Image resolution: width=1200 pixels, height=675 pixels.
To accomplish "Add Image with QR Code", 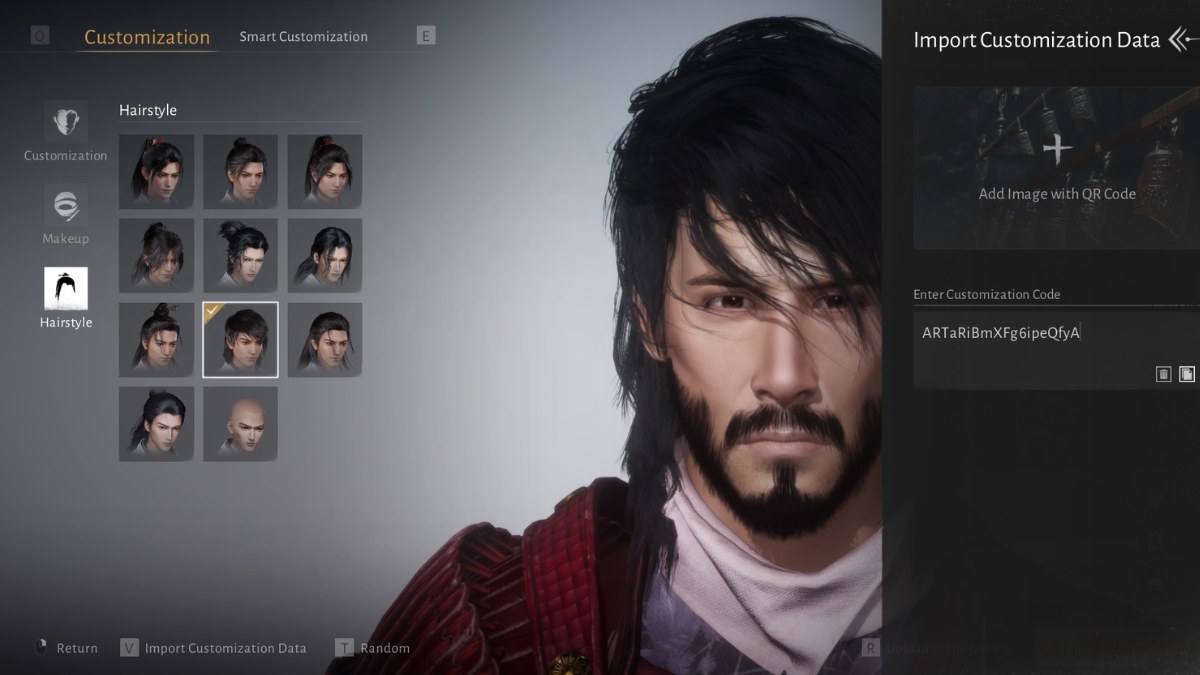I will (1056, 168).
